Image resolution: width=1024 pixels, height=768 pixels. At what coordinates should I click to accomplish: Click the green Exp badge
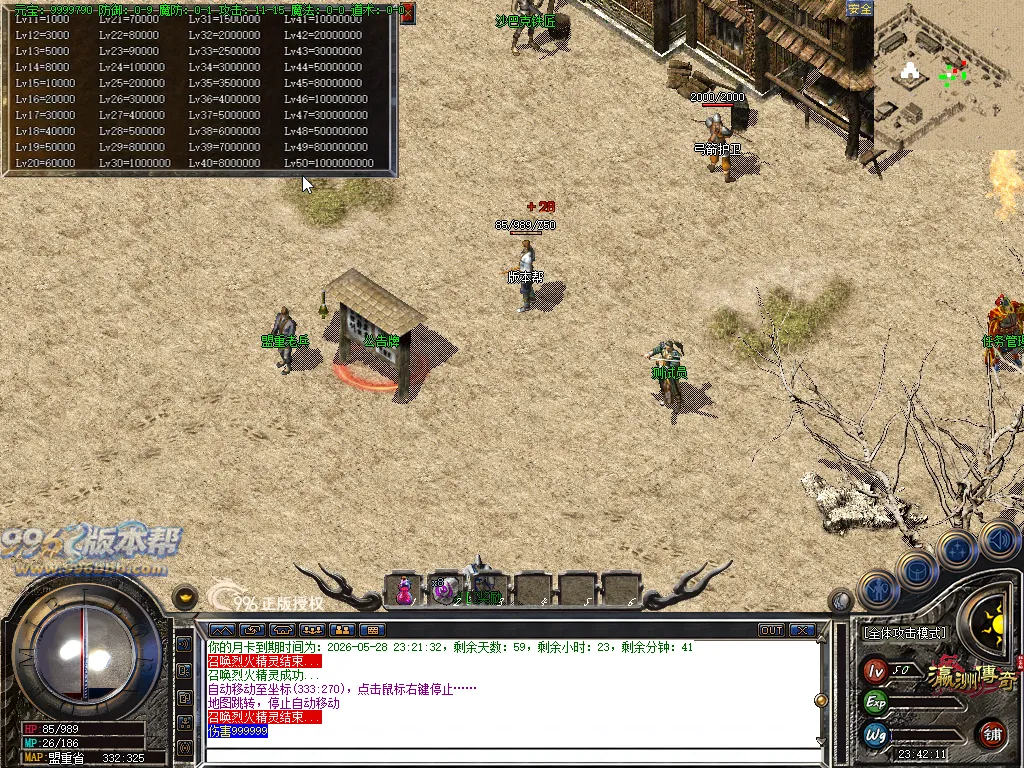click(876, 701)
